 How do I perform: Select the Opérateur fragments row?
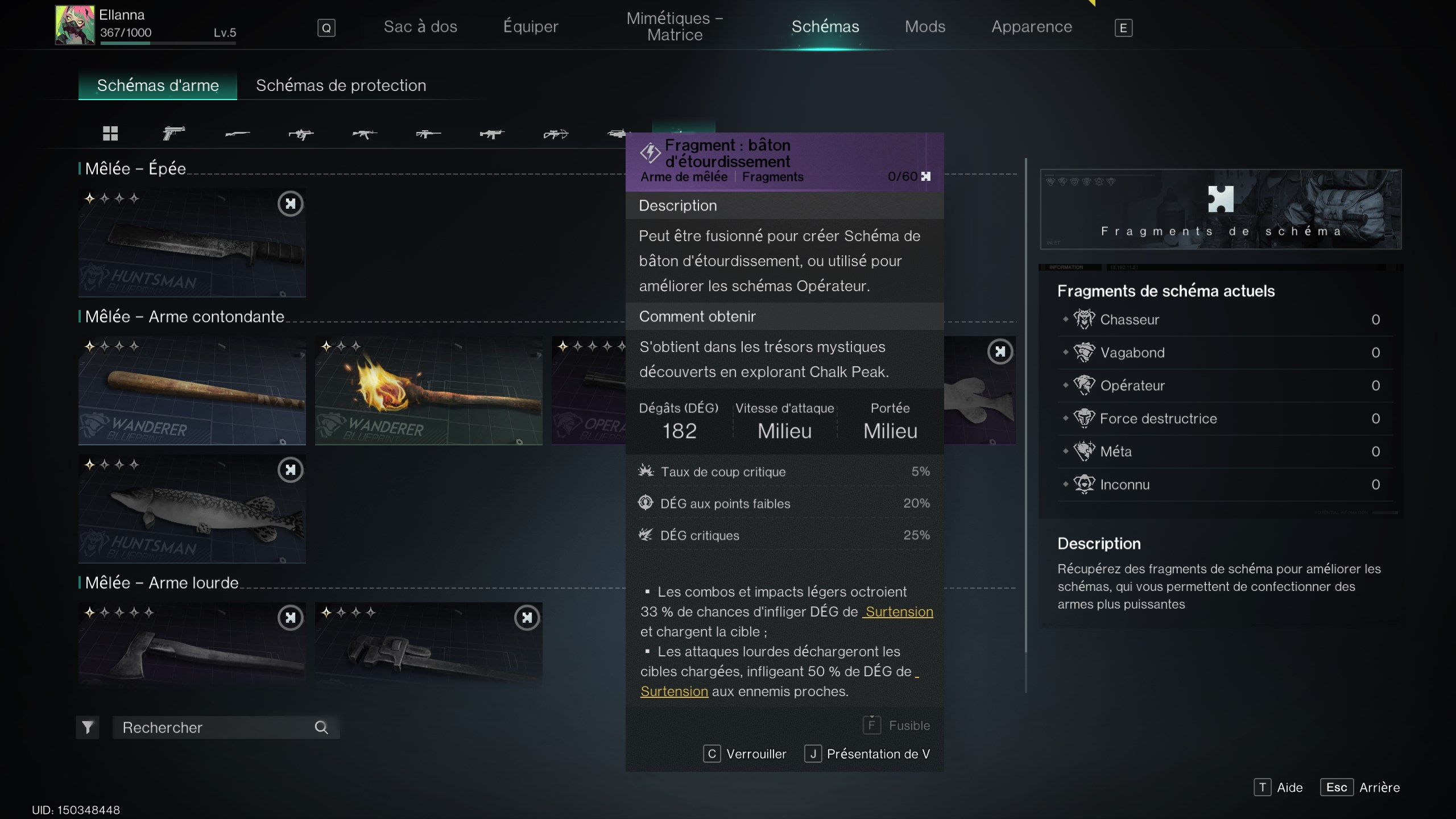pos(1223,386)
